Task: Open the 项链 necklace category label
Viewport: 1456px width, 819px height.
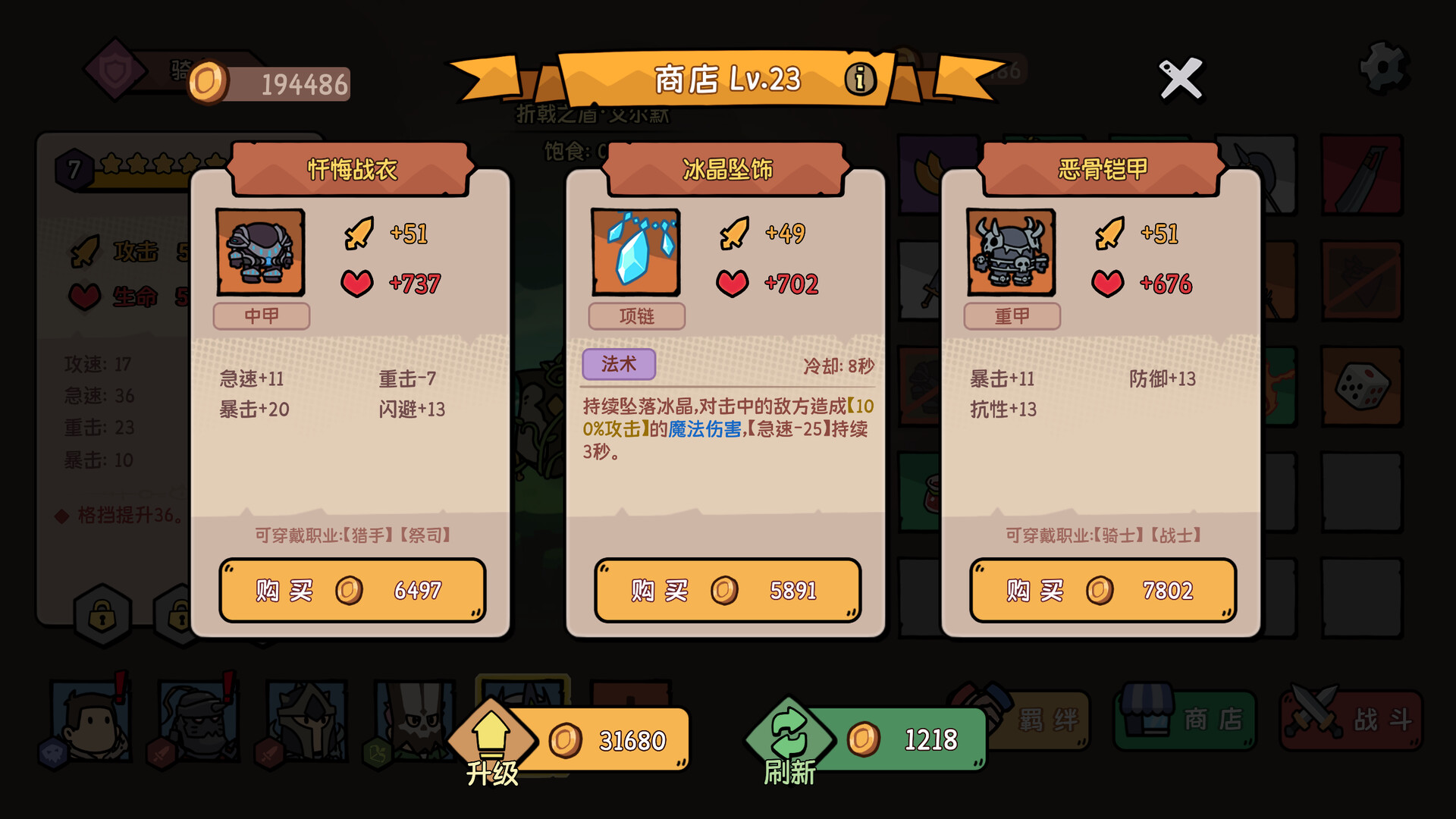Action: tap(637, 316)
